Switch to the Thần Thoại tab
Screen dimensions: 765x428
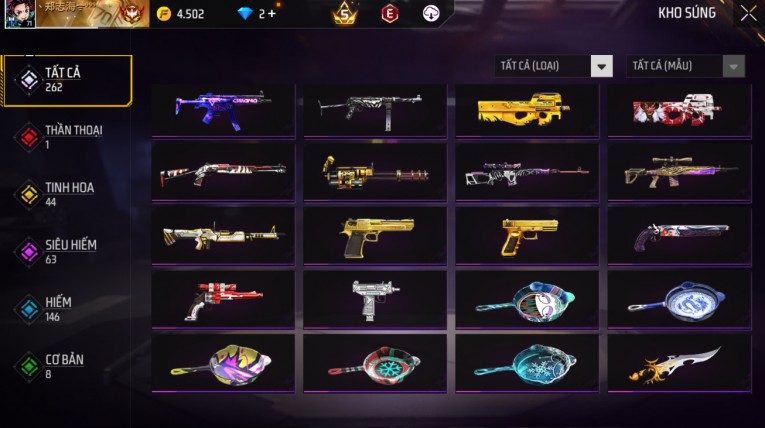pyautogui.click(x=67, y=137)
